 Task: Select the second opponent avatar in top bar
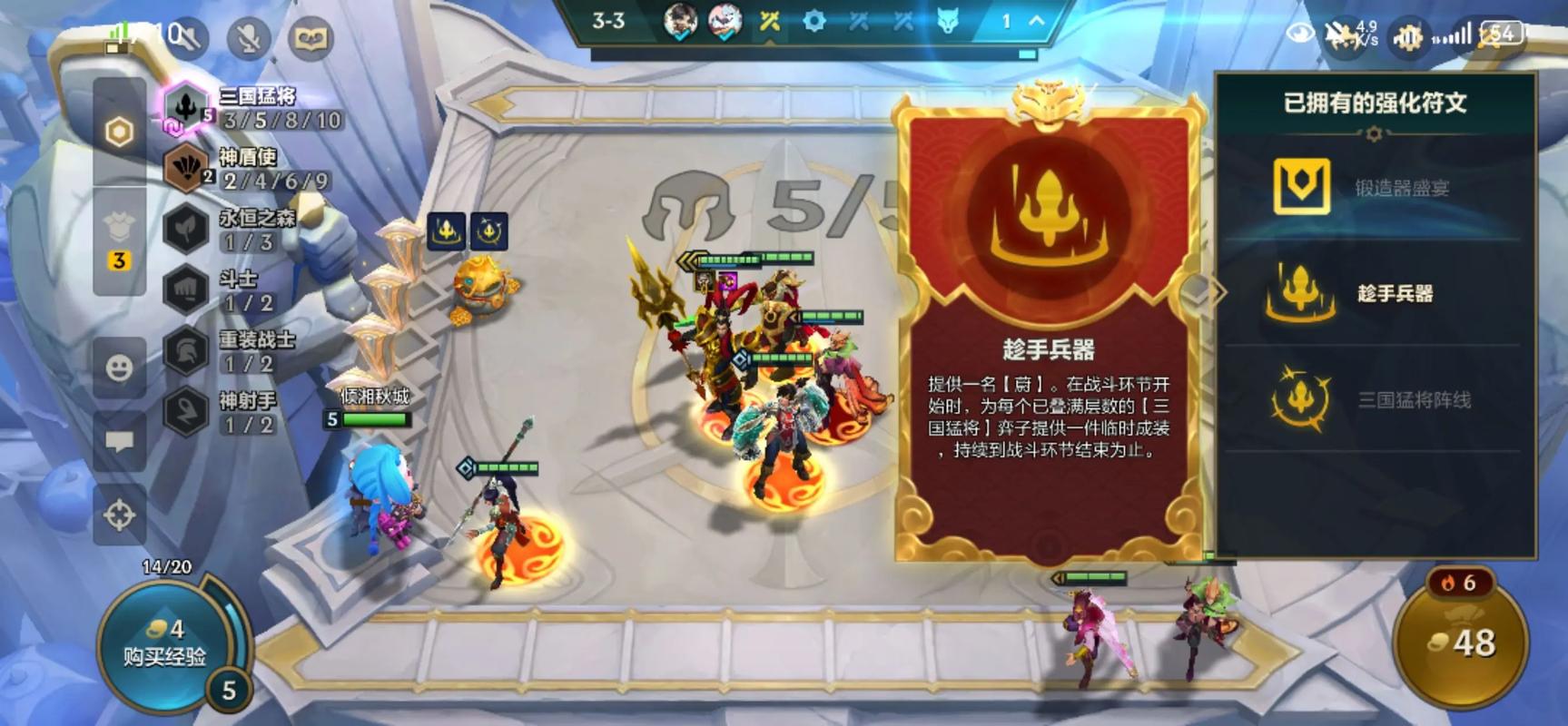pos(724,20)
